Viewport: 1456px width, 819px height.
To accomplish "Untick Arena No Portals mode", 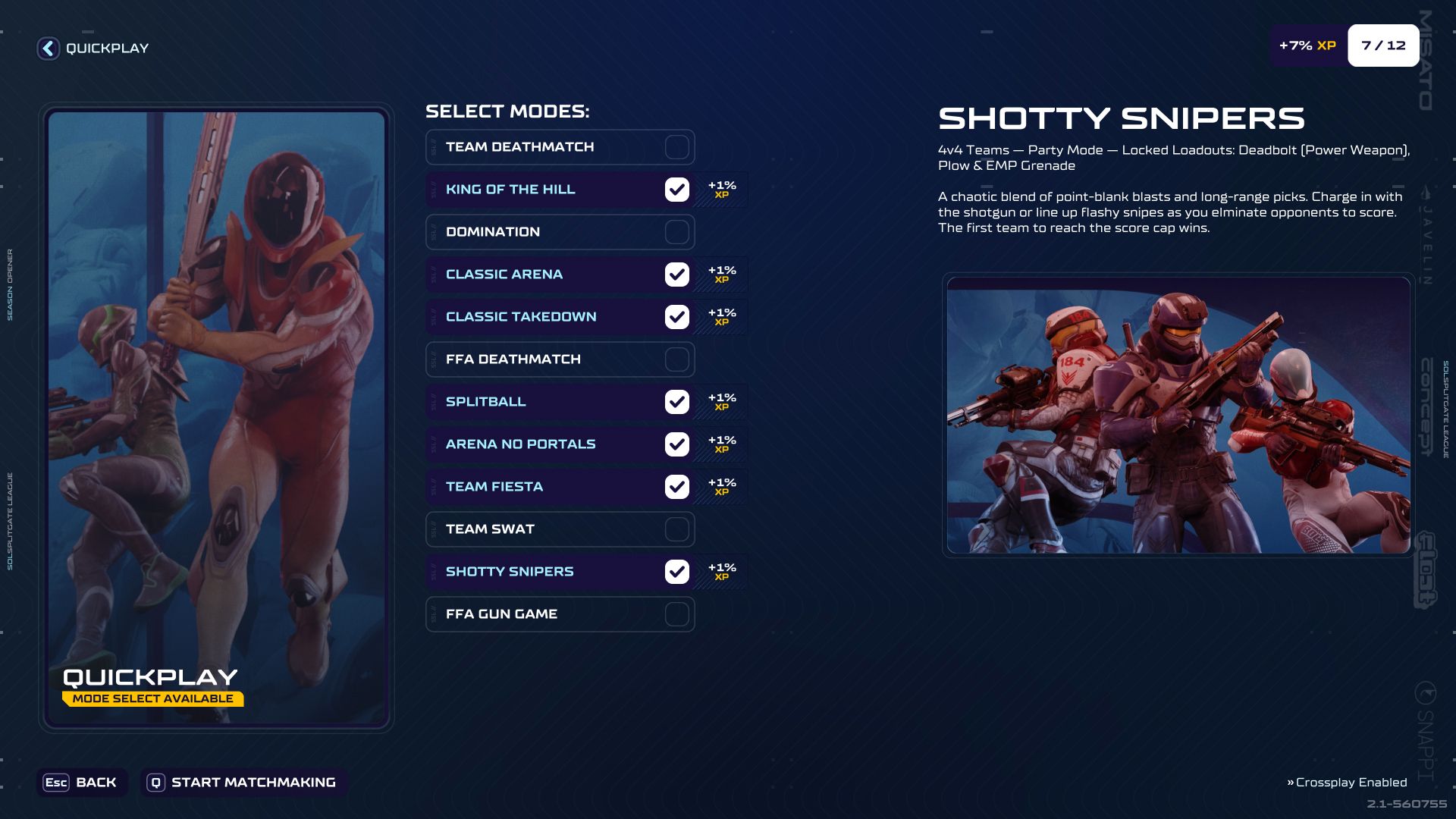I will click(x=676, y=444).
